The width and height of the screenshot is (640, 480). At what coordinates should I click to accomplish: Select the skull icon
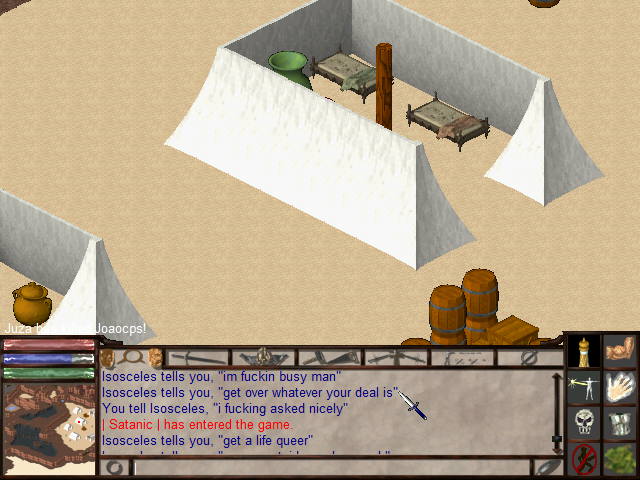click(584, 423)
